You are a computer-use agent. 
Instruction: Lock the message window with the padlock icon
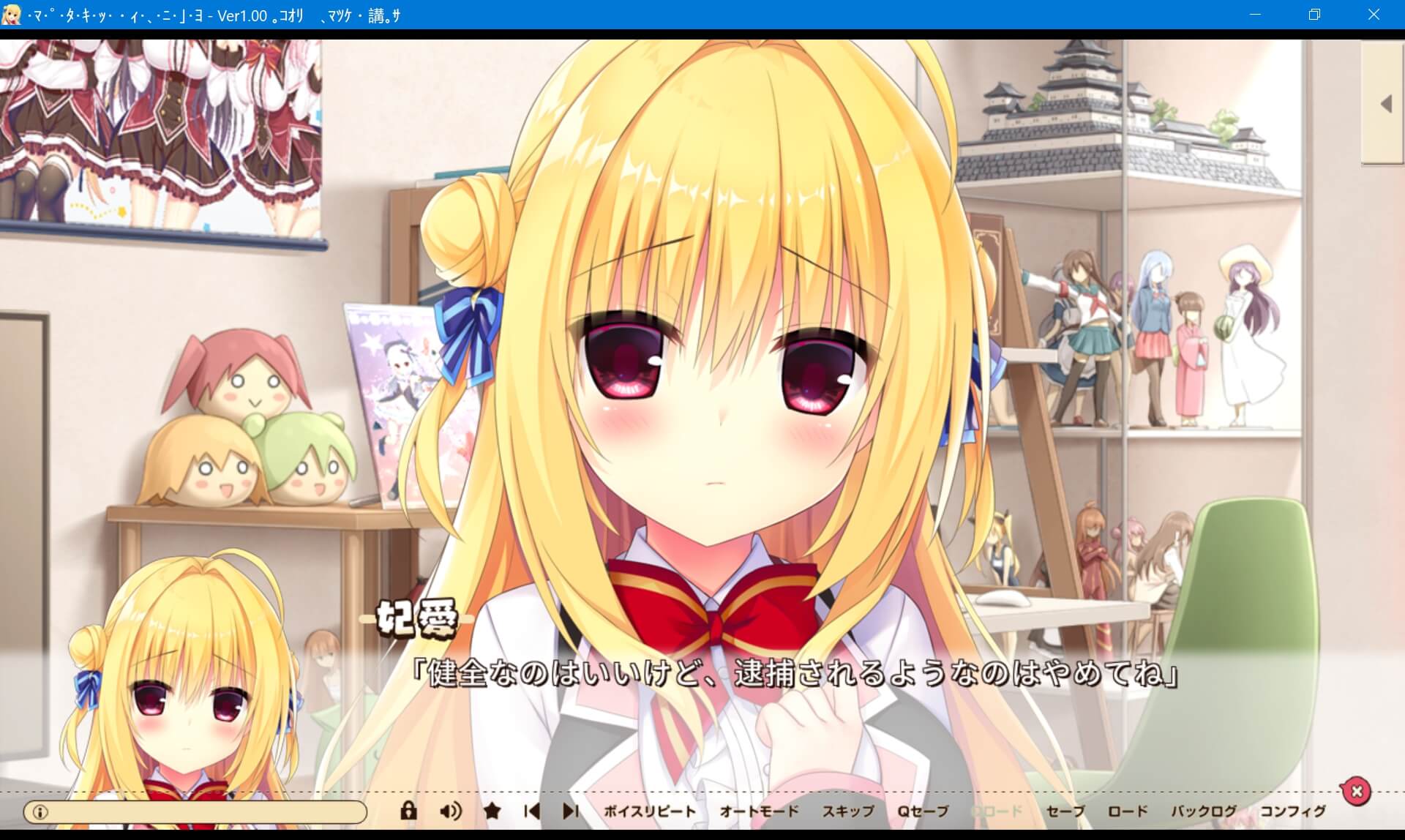(408, 811)
